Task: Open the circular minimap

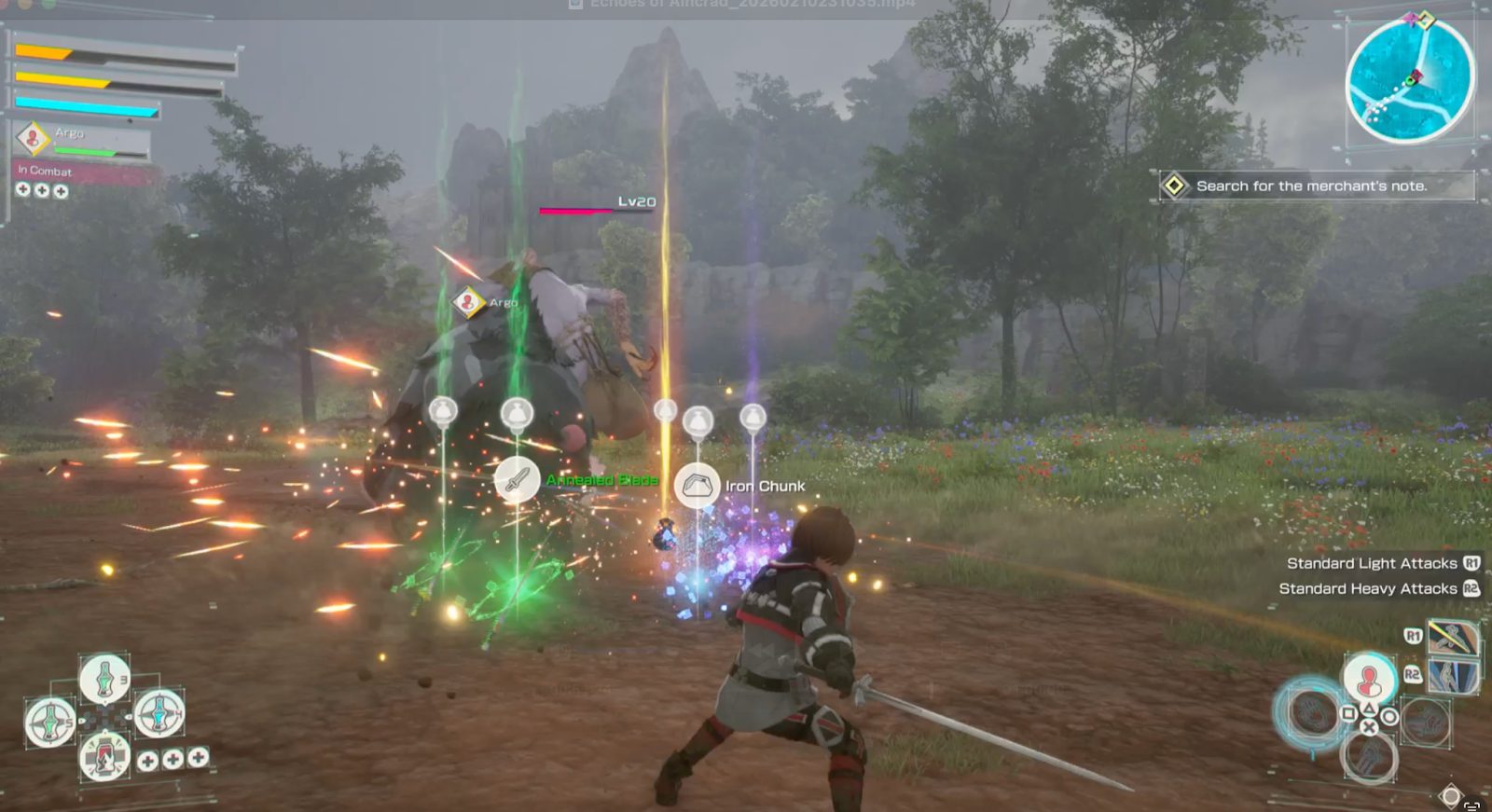Action: tap(1409, 80)
